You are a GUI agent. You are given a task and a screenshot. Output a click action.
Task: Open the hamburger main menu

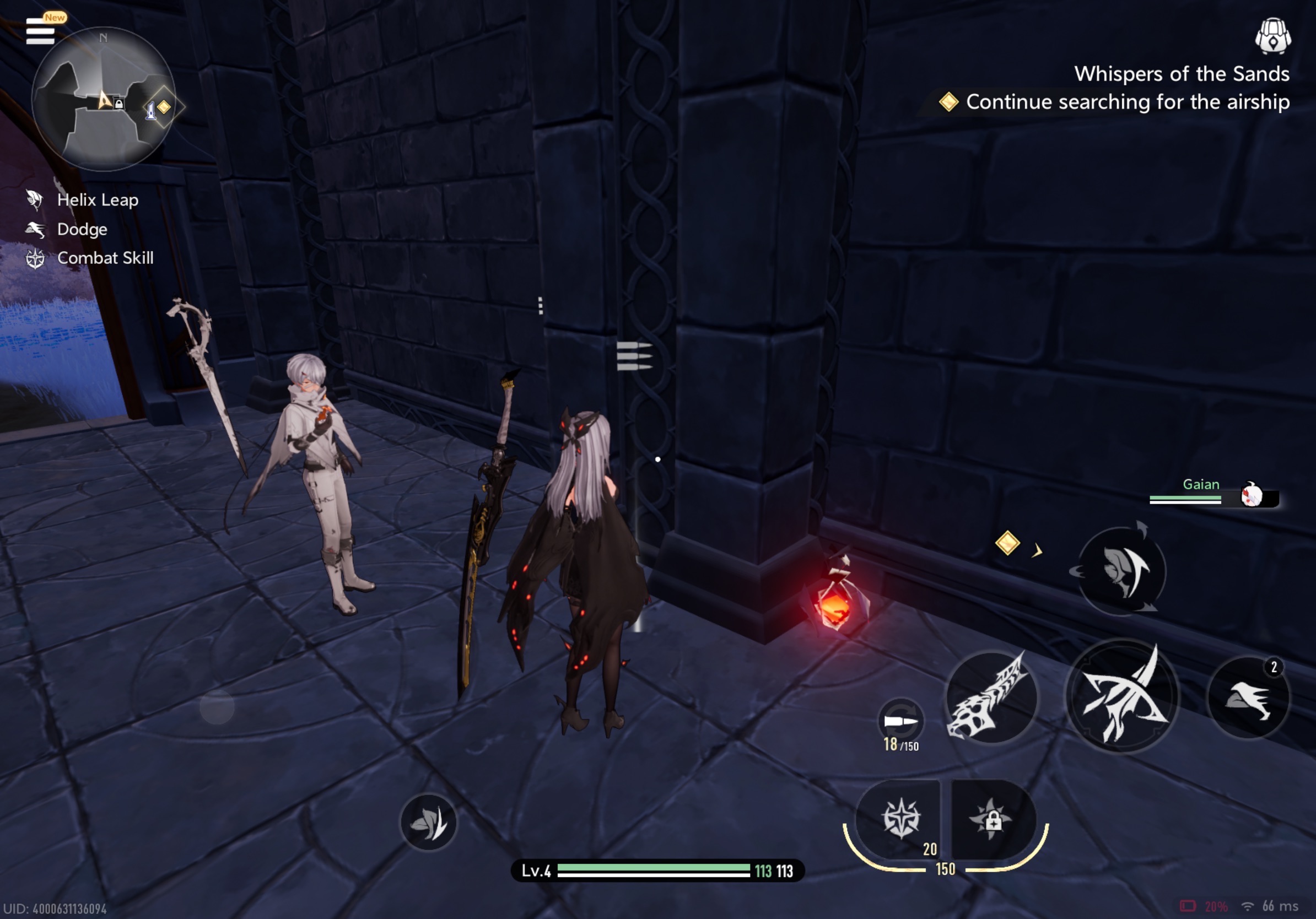click(x=40, y=31)
